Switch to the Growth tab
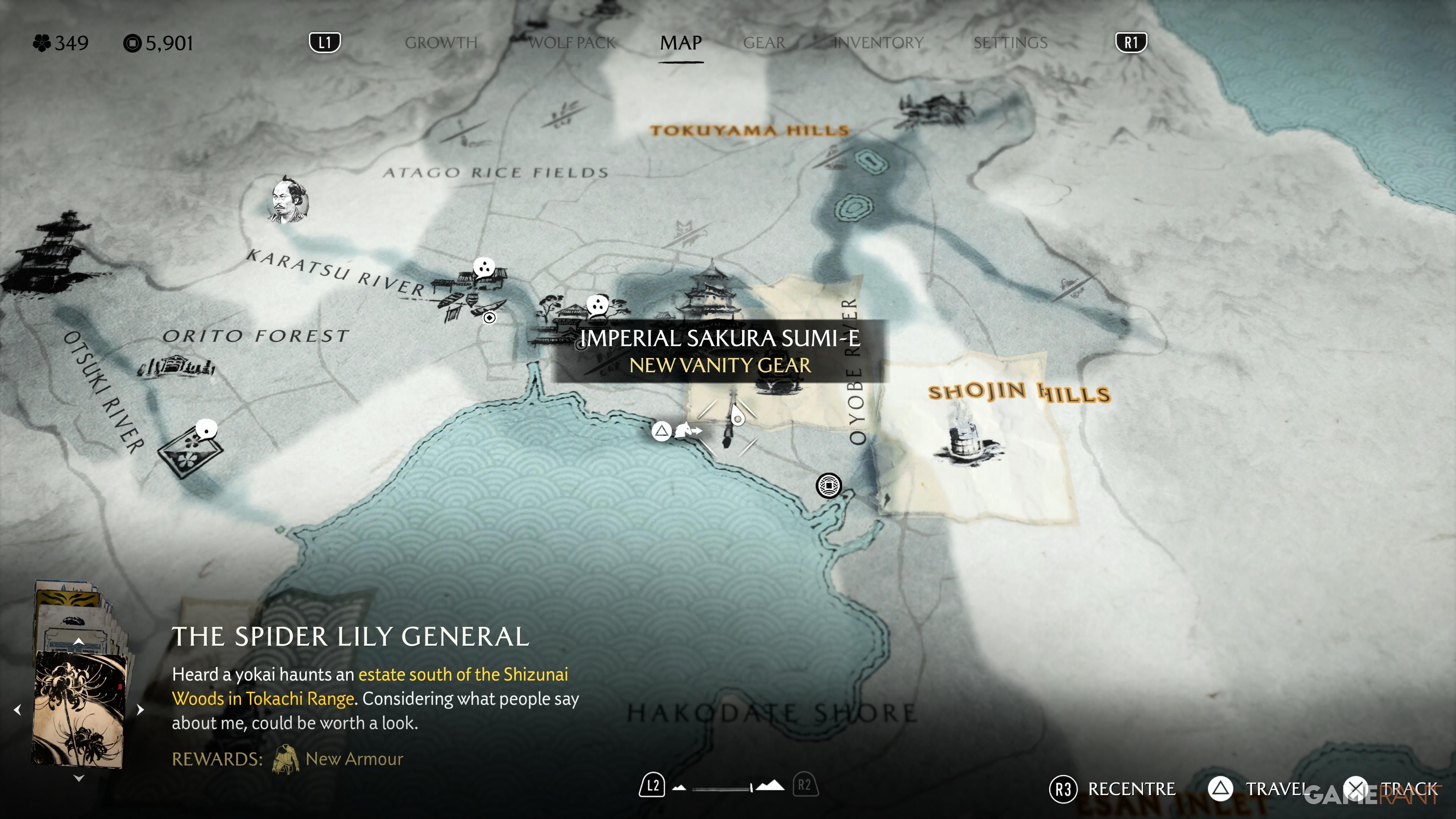1456x819 pixels. click(x=441, y=43)
